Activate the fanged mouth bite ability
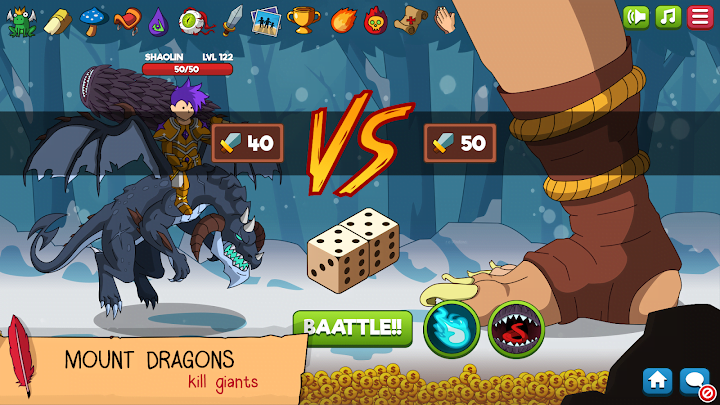Image resolution: width=720 pixels, height=405 pixels. tap(516, 329)
